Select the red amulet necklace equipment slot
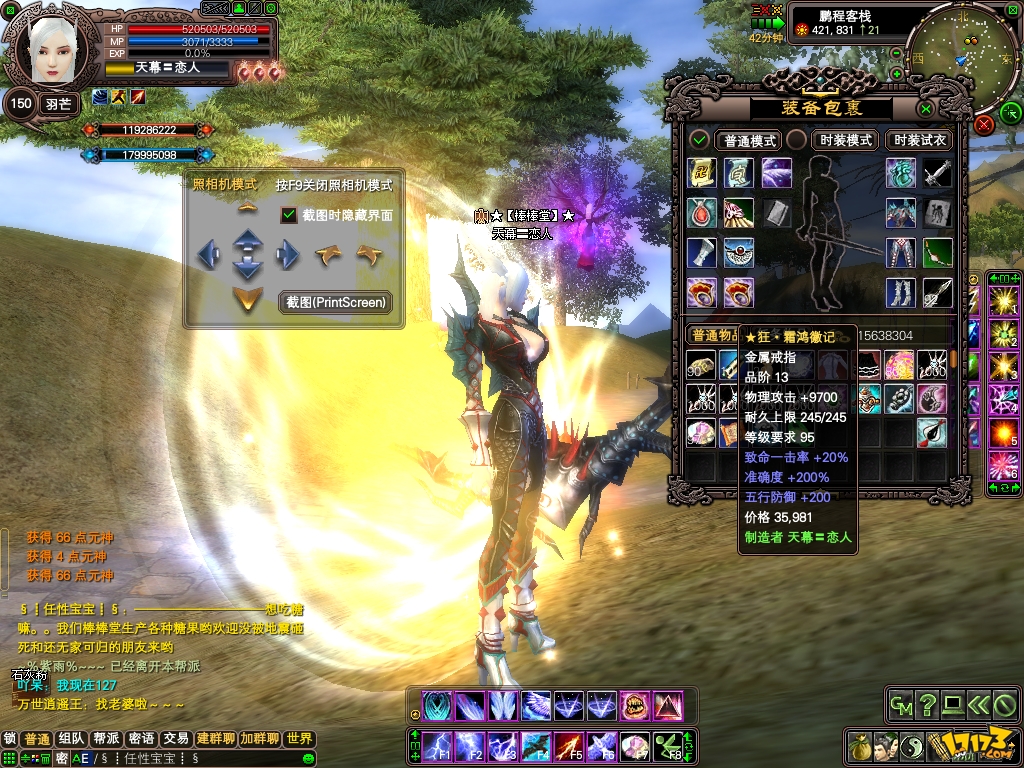Viewport: 1024px width, 768px height. 701,212
